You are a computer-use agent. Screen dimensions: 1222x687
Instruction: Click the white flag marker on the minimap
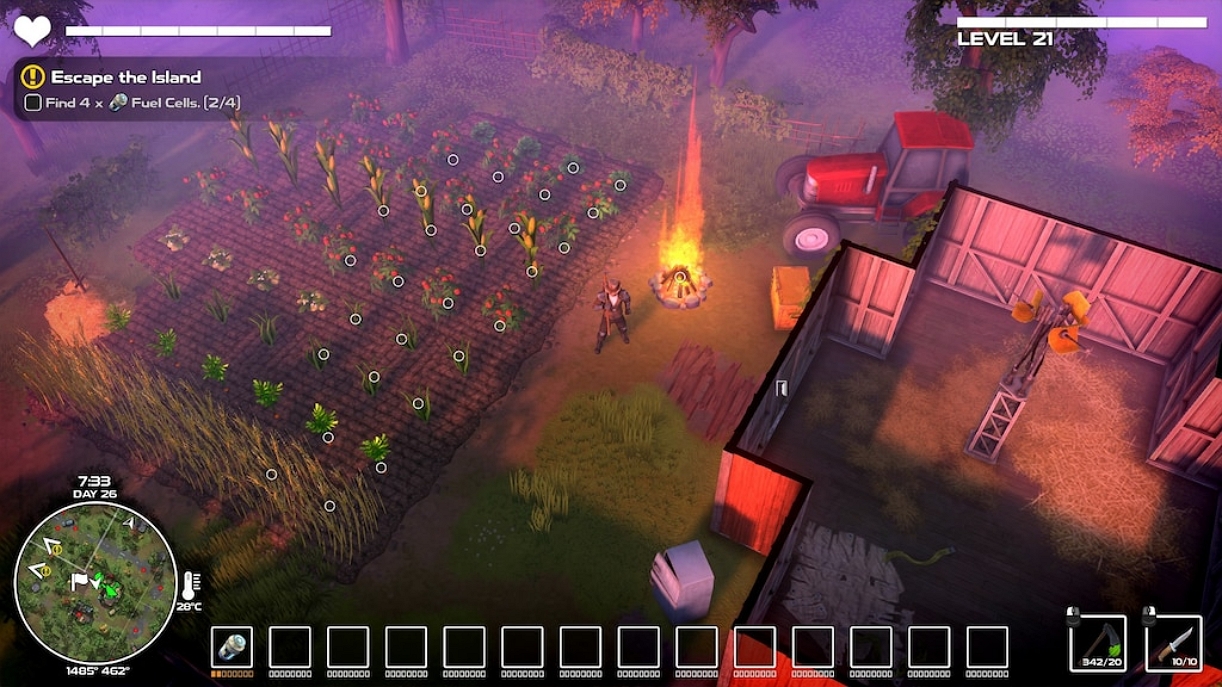click(x=80, y=580)
